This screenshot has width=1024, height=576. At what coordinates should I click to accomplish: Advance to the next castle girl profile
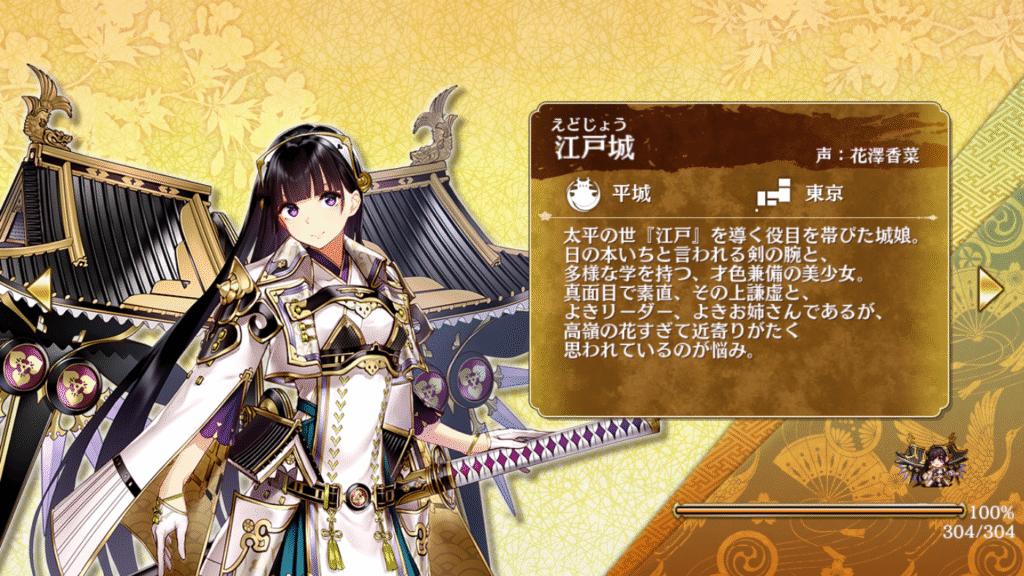tap(990, 287)
